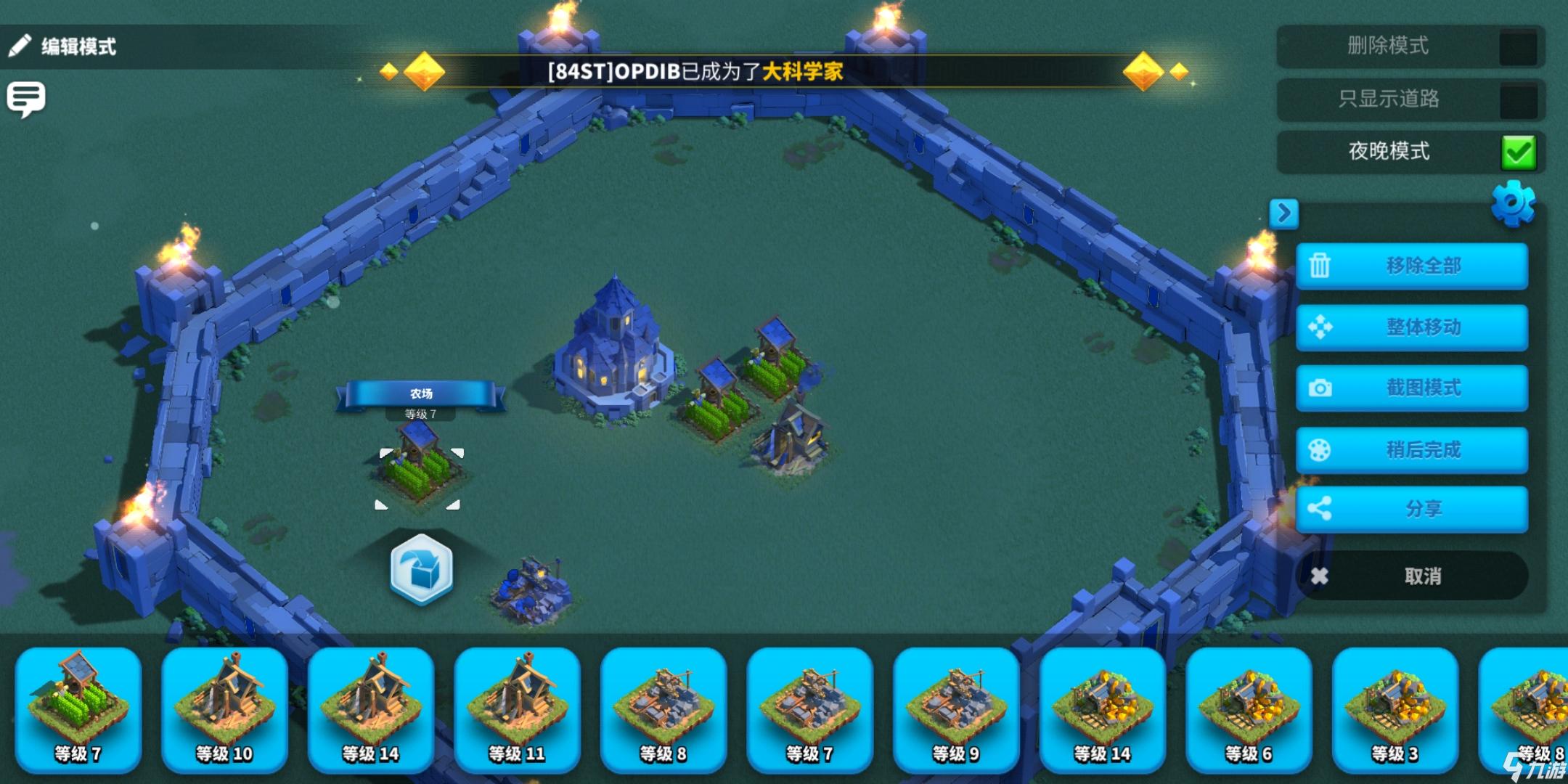1568x784 pixels.
Task: Turn off 夜晚模式 green checkbox
Action: (1518, 152)
